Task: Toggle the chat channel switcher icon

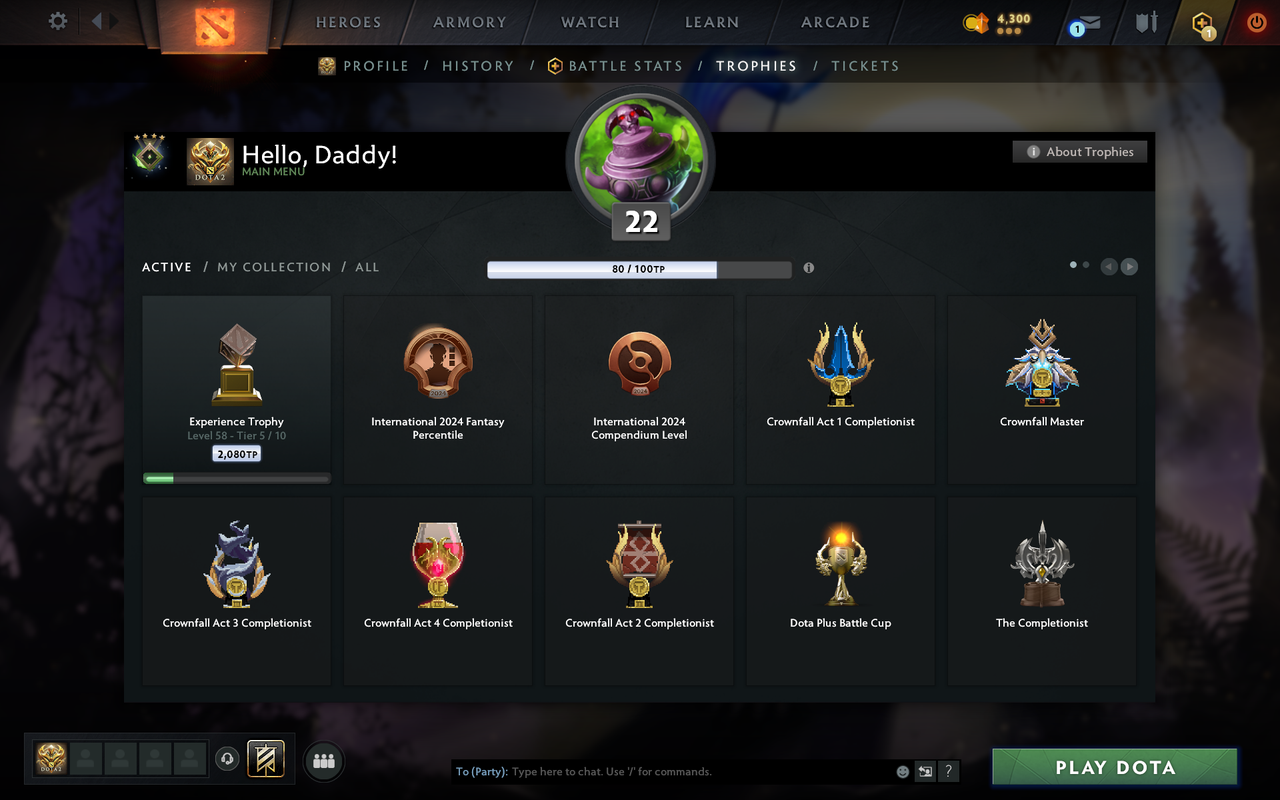Action: pyautogui.click(x=925, y=771)
